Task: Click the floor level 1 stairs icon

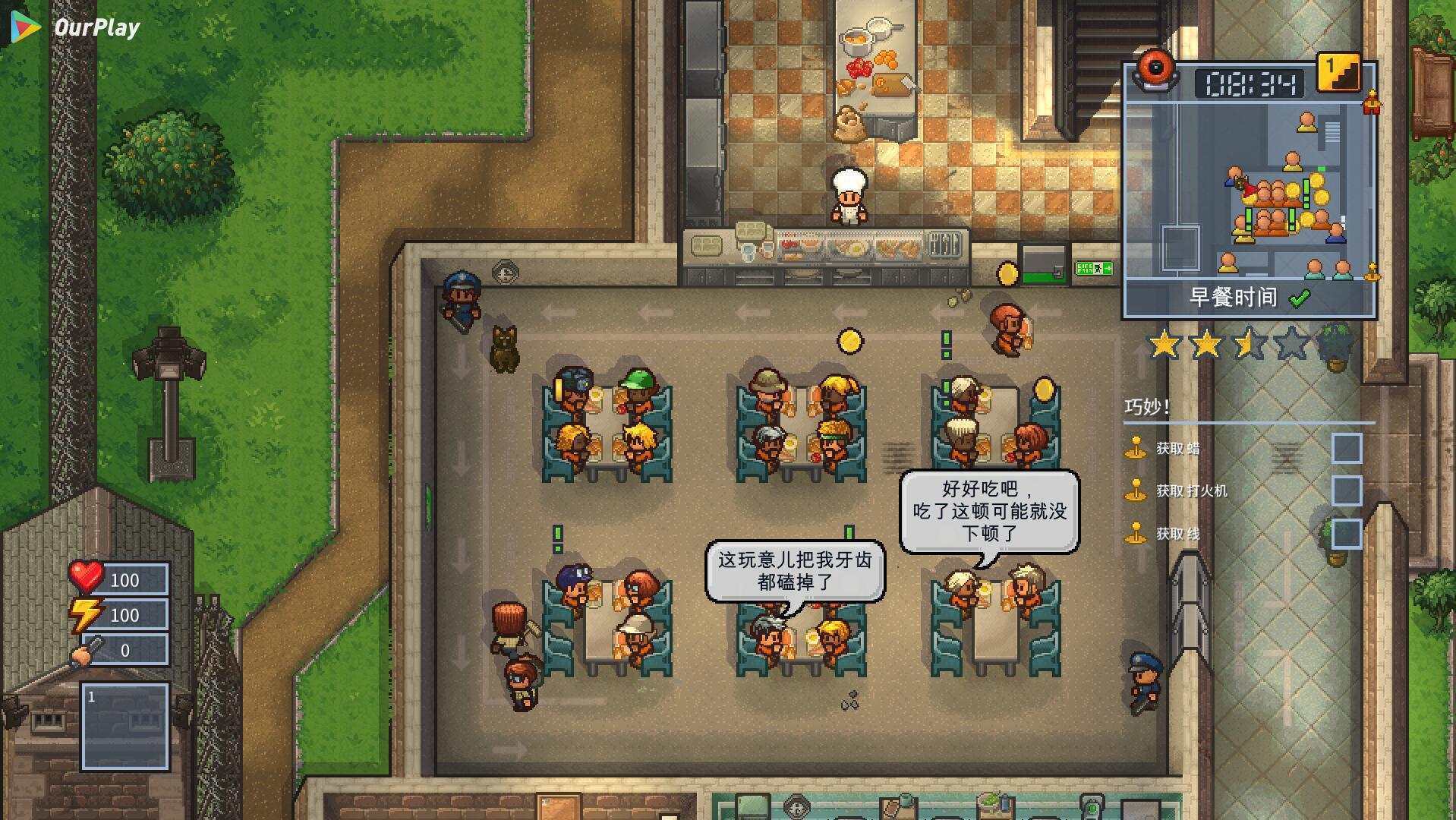Action: (x=1338, y=72)
